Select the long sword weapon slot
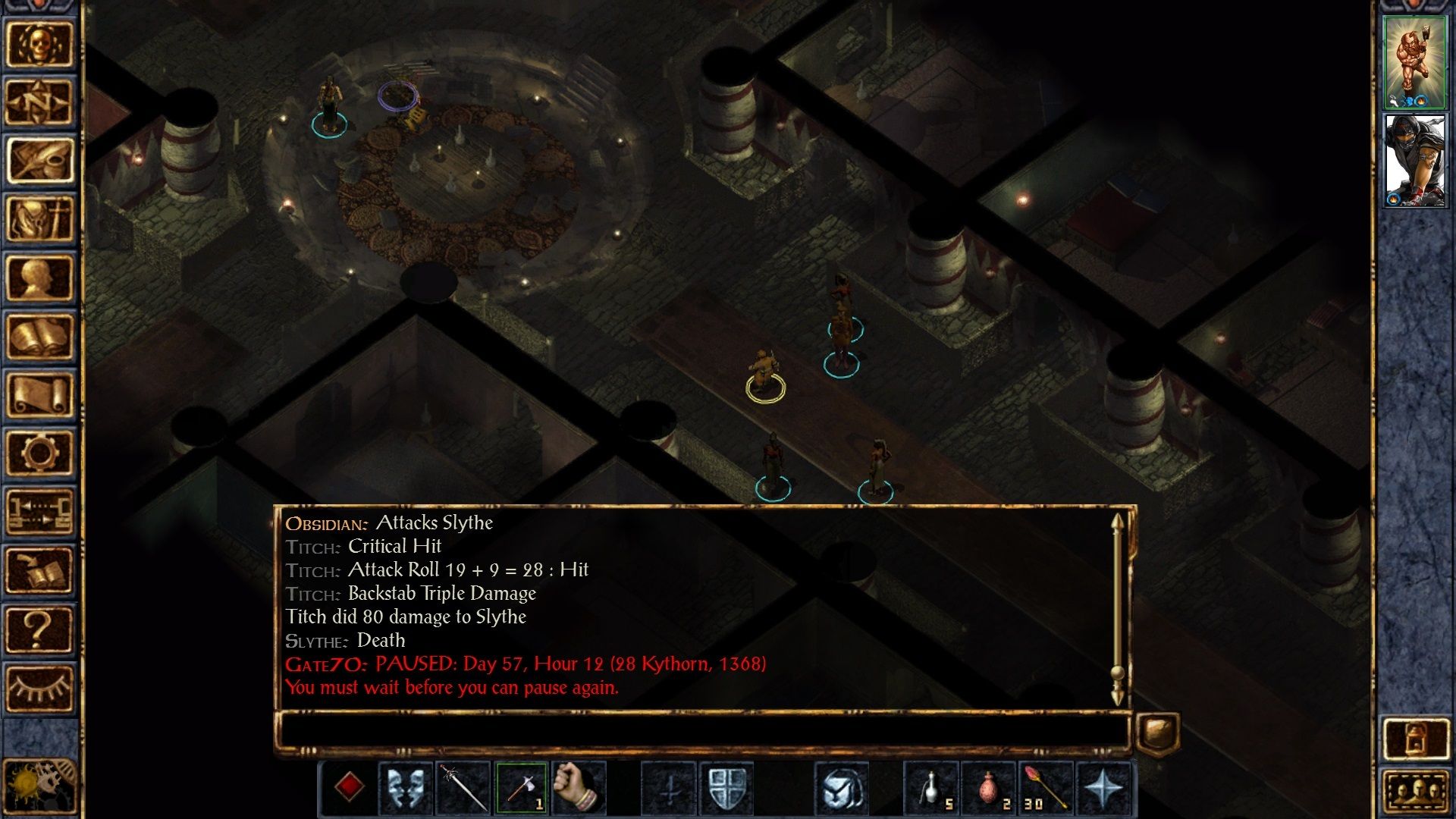Screen dimensions: 1456x819 (x=463, y=788)
